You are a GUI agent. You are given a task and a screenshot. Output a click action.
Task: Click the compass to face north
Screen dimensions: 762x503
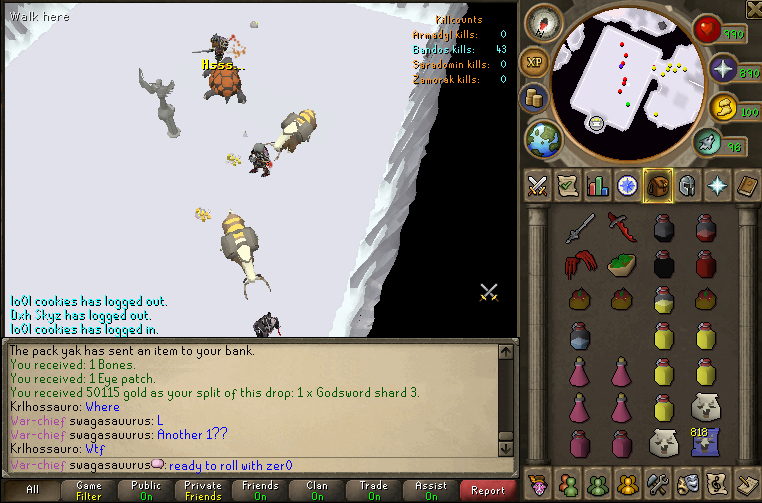pyautogui.click(x=546, y=21)
